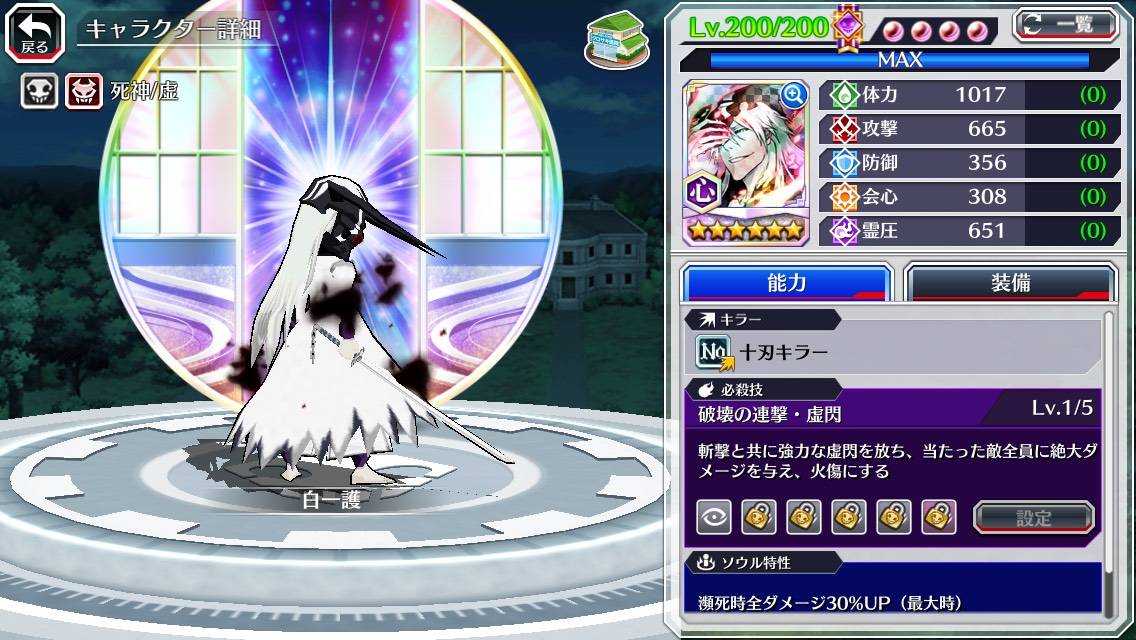
Task: Zoom the character portrait with magnifier icon
Action: [794, 95]
